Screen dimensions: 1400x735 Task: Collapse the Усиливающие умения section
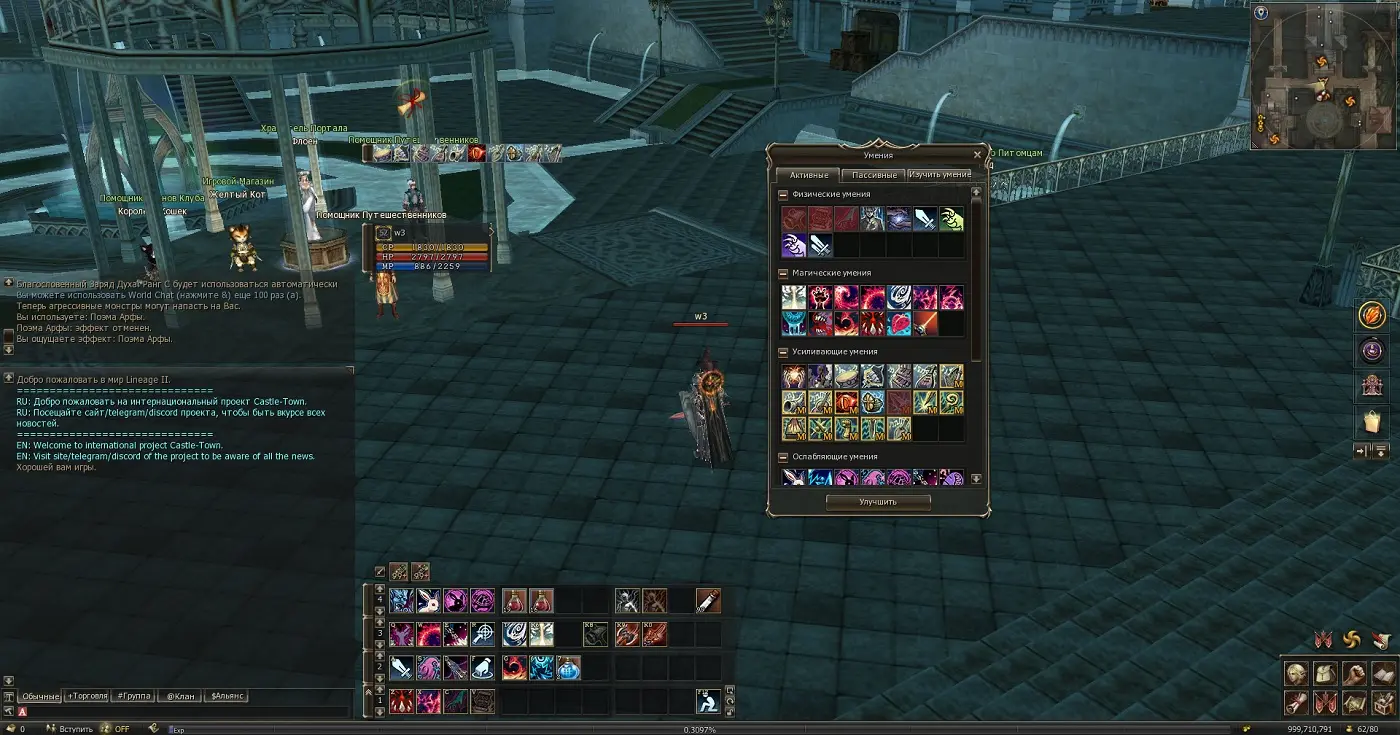click(784, 352)
